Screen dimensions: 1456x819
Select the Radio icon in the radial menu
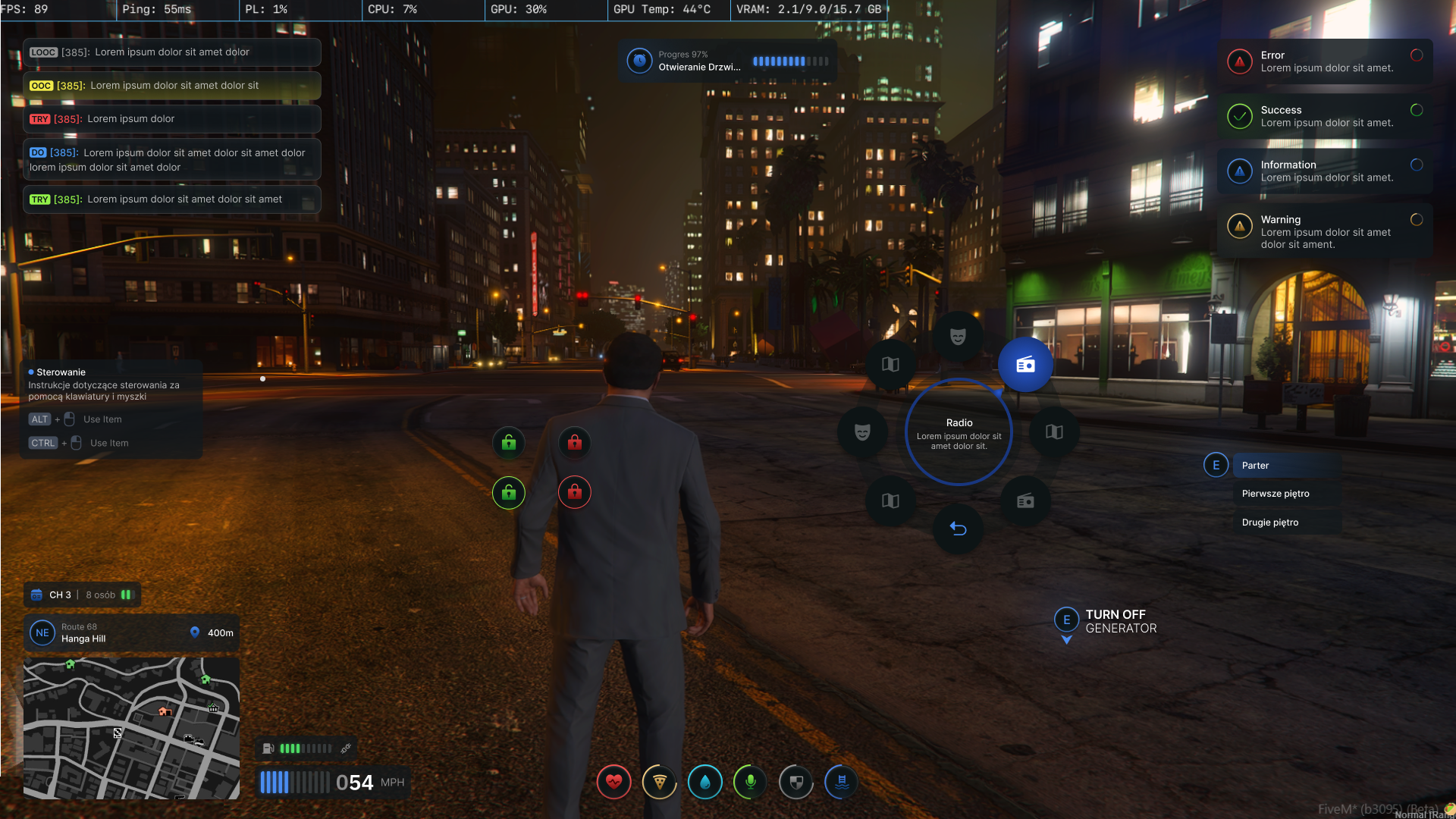[1025, 365]
